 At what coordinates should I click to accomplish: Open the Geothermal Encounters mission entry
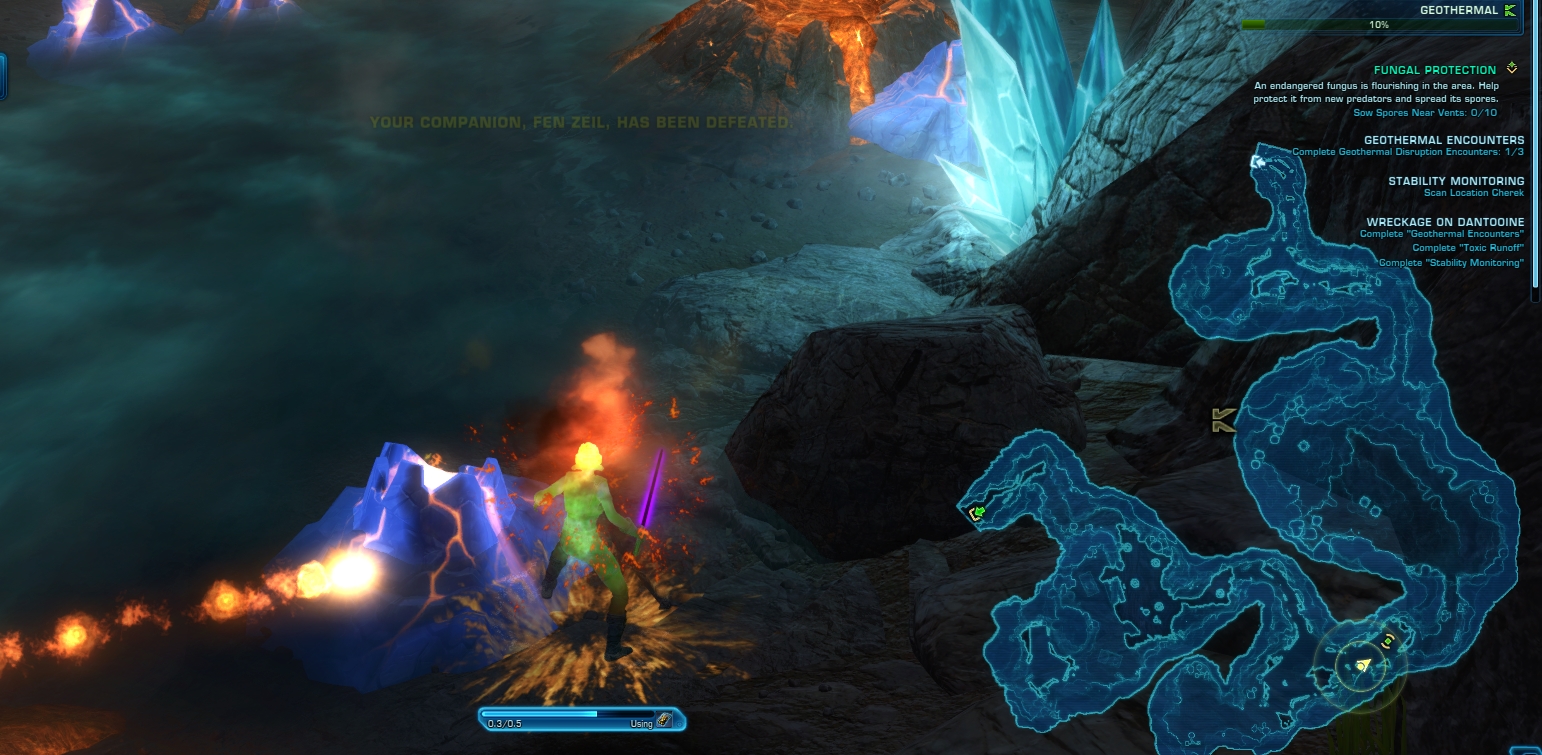pyautogui.click(x=1443, y=140)
